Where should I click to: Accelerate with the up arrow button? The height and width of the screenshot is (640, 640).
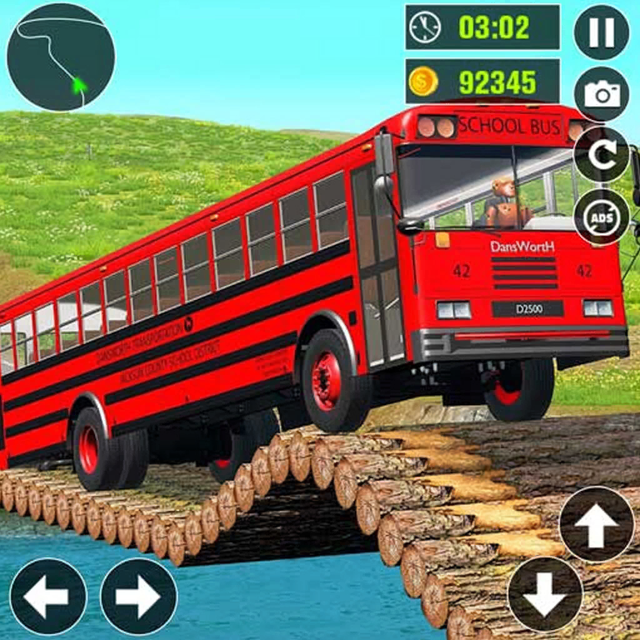click(596, 523)
